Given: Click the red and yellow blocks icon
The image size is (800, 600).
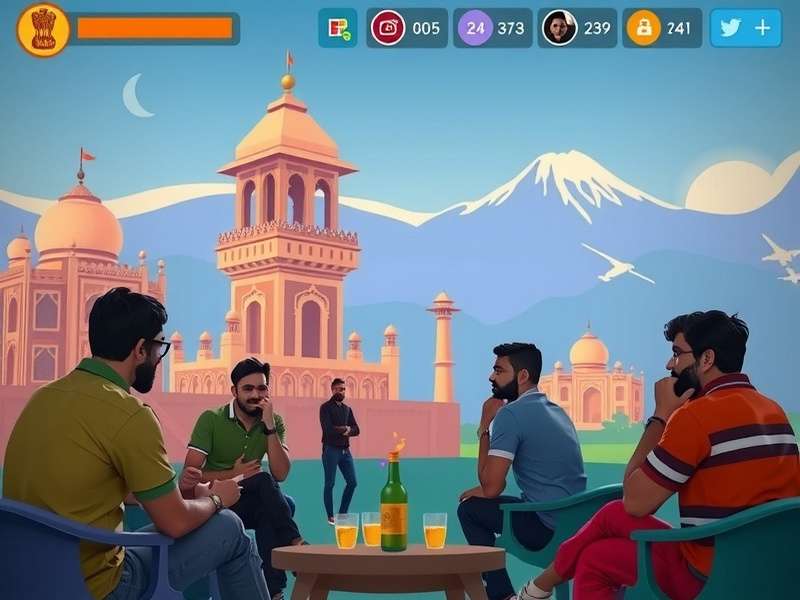Looking at the screenshot, I should 338,28.
